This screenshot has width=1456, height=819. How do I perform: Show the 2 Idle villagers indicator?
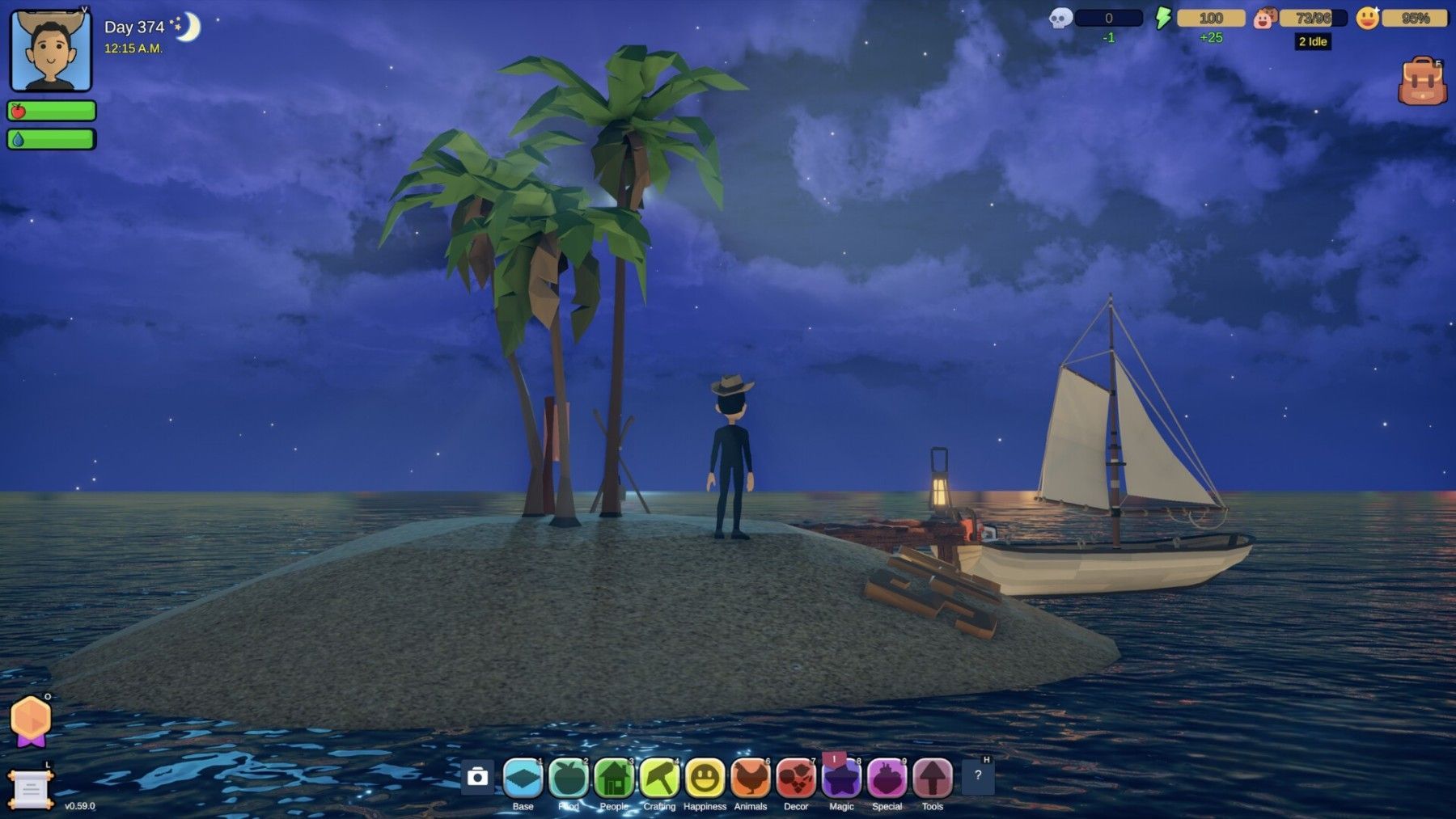tap(1313, 41)
